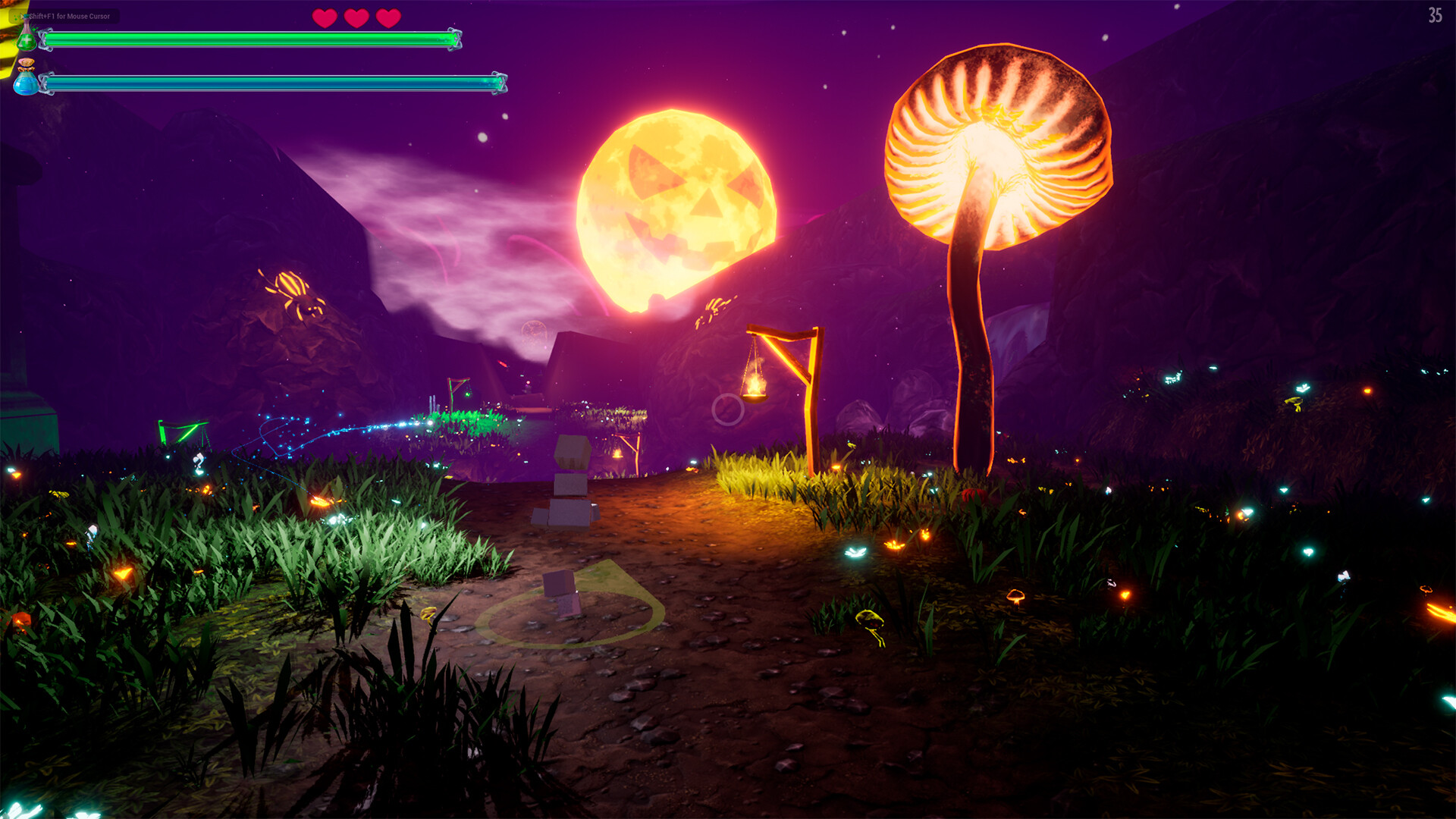The image size is (1456, 819).
Task: Click the orange glowing flower on the right
Action: coord(1125,594)
